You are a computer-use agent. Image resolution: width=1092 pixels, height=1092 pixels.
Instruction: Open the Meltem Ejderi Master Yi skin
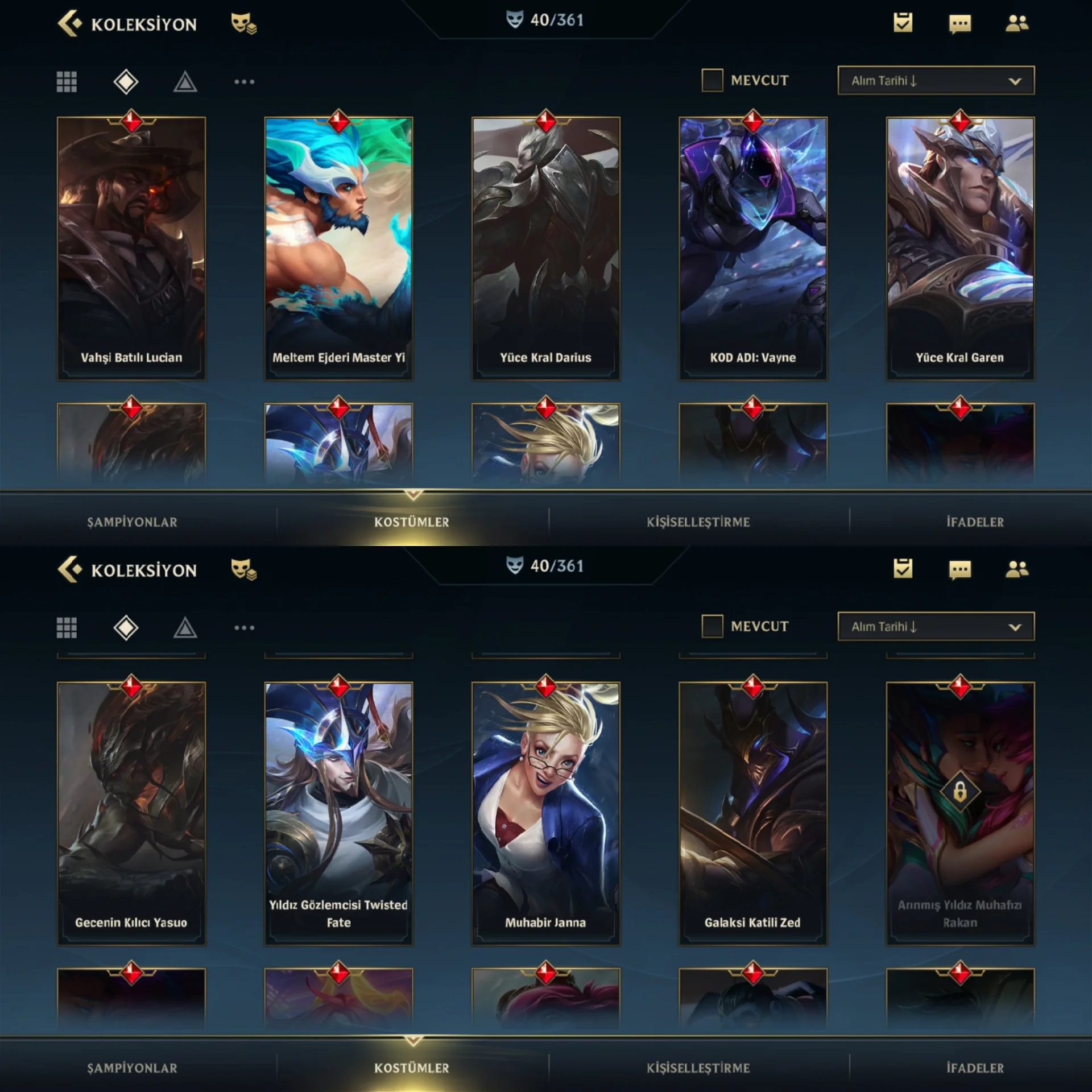tap(338, 249)
